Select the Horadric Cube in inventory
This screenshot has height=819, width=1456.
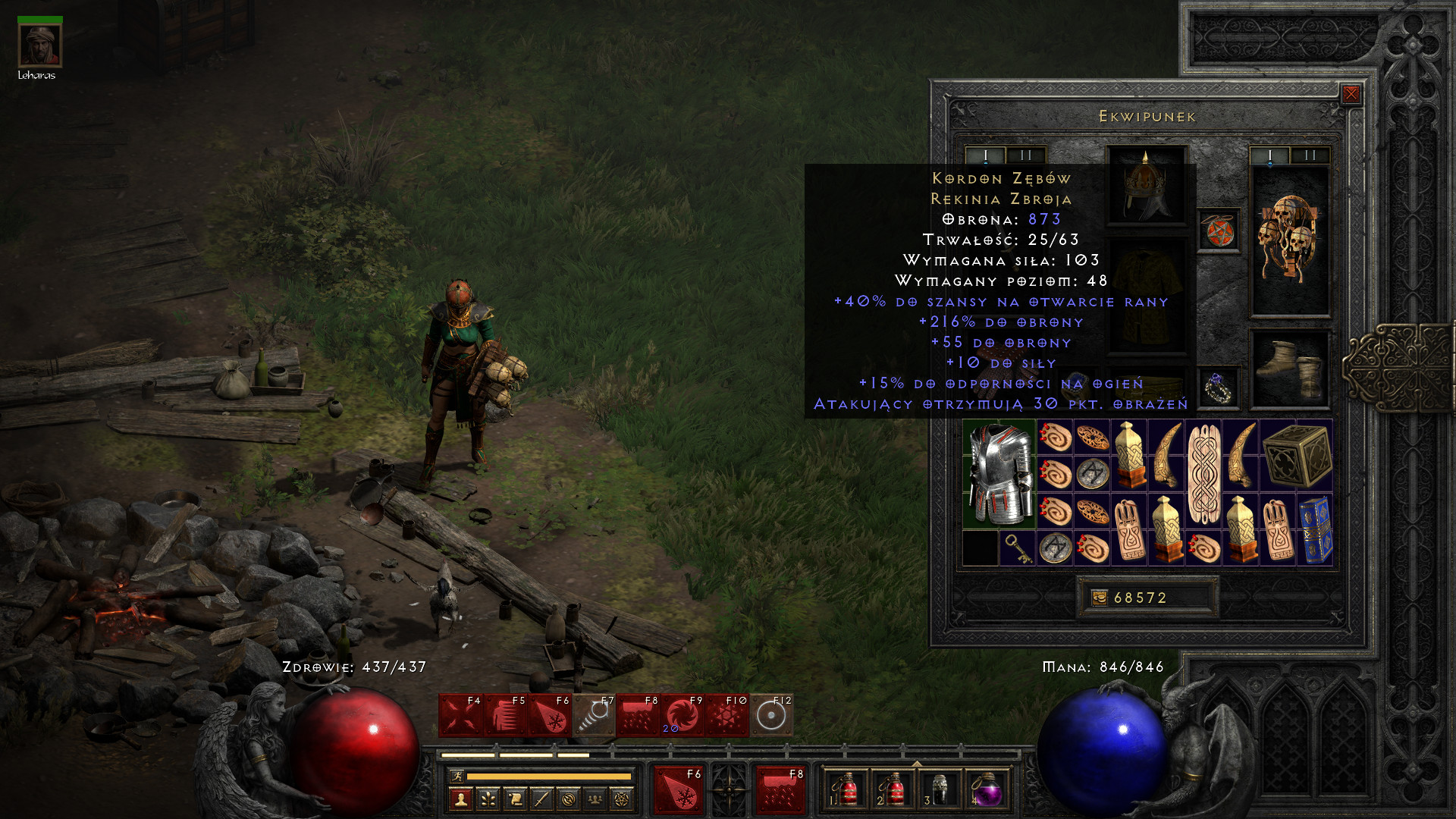pyautogui.click(x=1297, y=456)
